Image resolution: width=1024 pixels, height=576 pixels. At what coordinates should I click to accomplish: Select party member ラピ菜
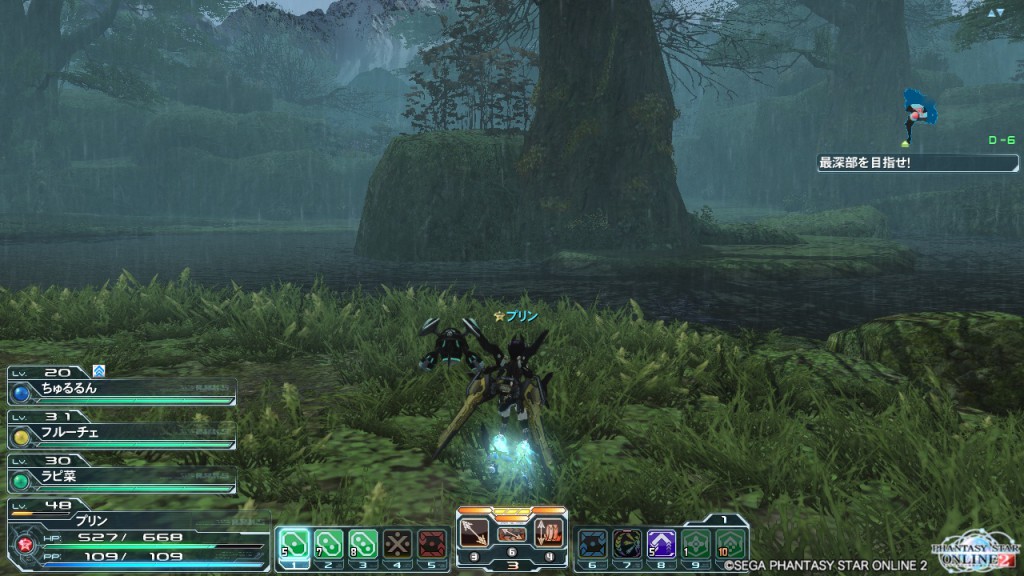(x=120, y=476)
